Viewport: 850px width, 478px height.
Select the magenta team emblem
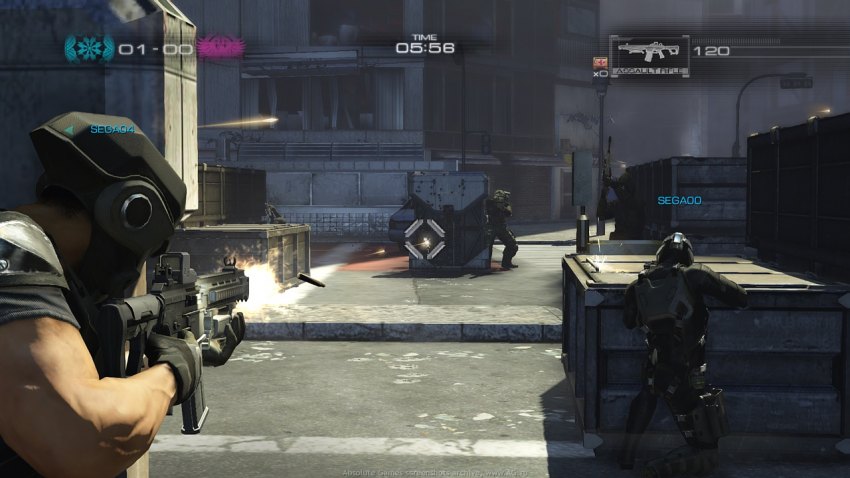click(220, 47)
